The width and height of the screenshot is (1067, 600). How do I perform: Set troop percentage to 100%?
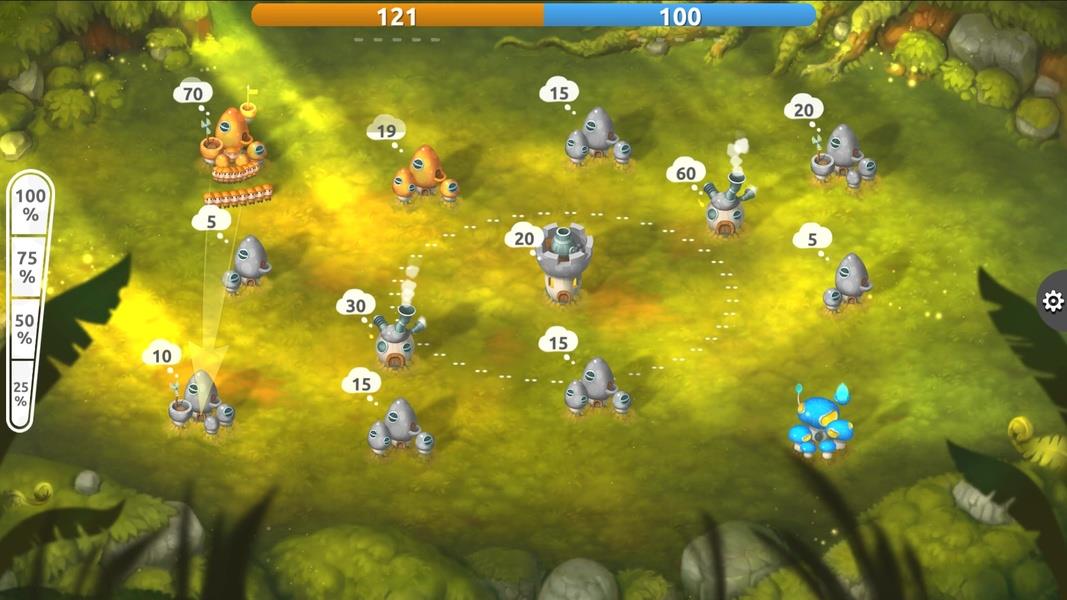pyautogui.click(x=30, y=205)
